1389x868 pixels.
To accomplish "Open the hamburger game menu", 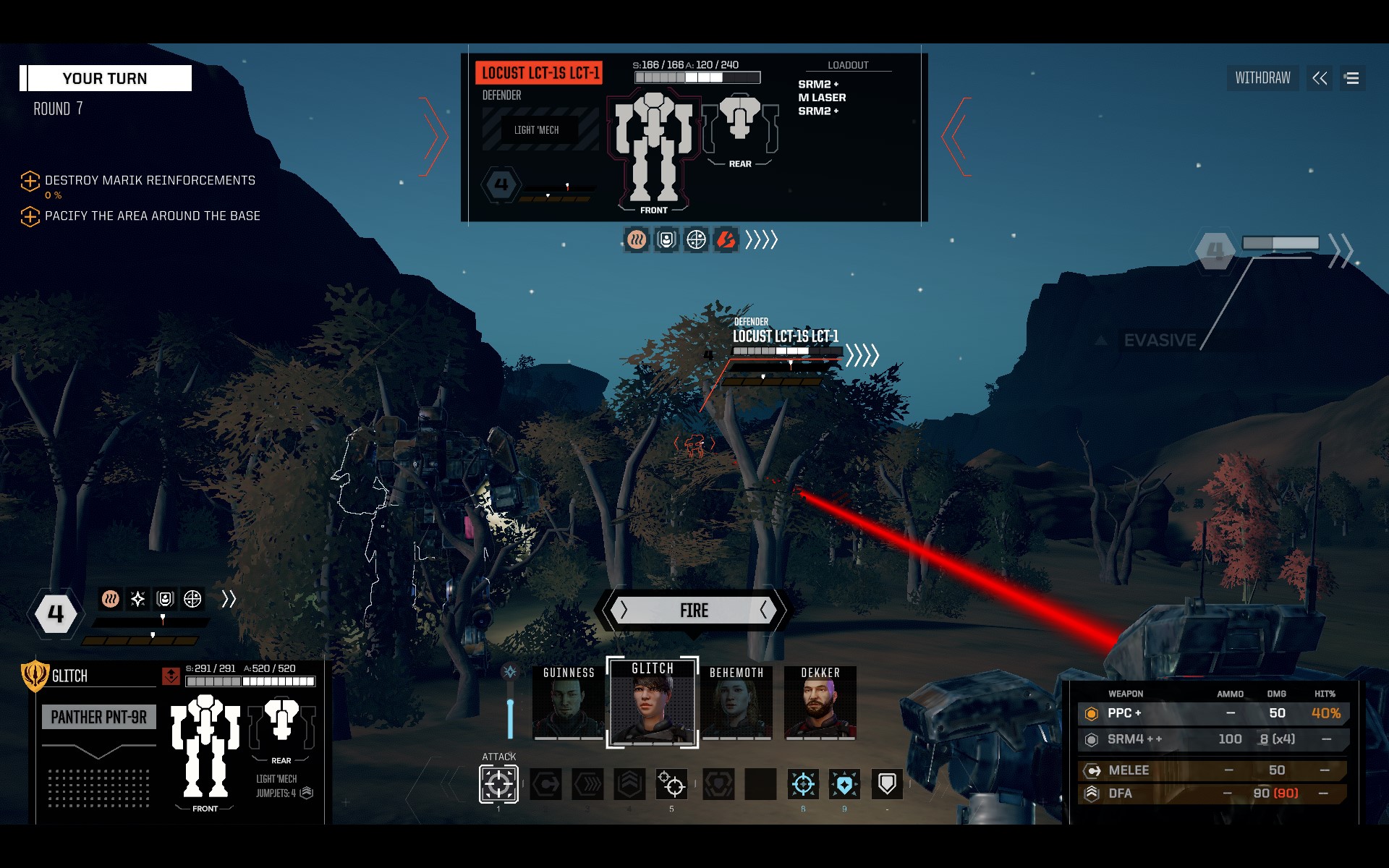I will [x=1352, y=78].
